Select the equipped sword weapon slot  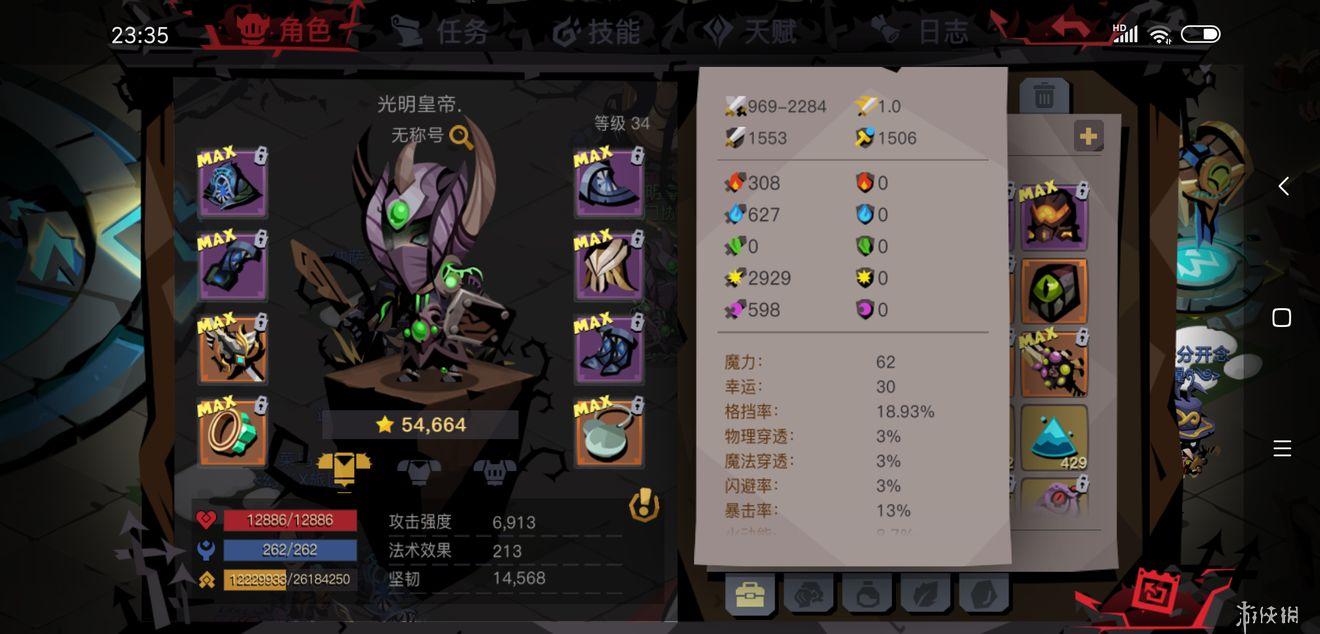tap(231, 350)
